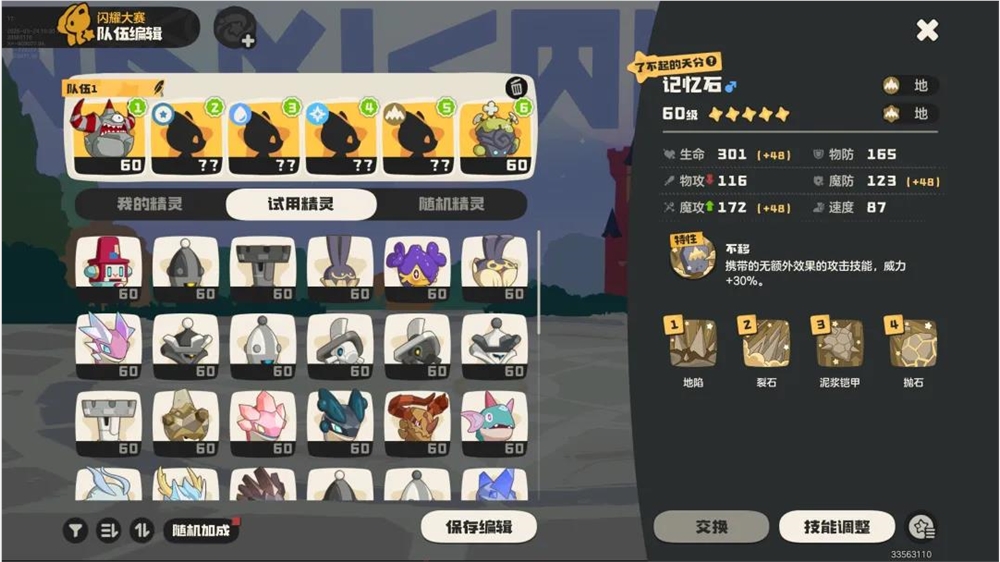Open the star list icon beside 技能调整
This screenshot has width=1000, height=562.
click(921, 527)
